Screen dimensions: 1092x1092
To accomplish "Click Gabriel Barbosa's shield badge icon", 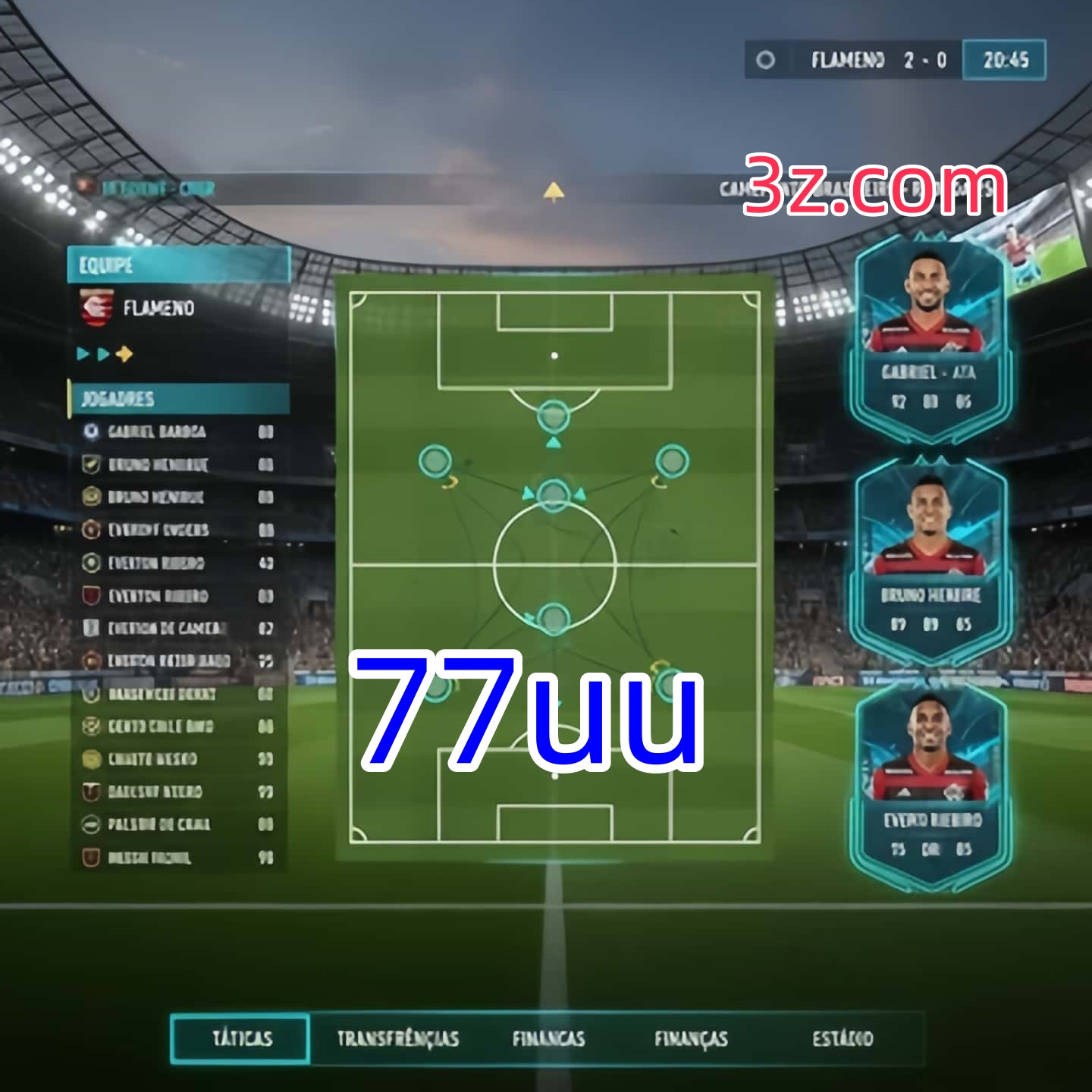I will [x=91, y=431].
